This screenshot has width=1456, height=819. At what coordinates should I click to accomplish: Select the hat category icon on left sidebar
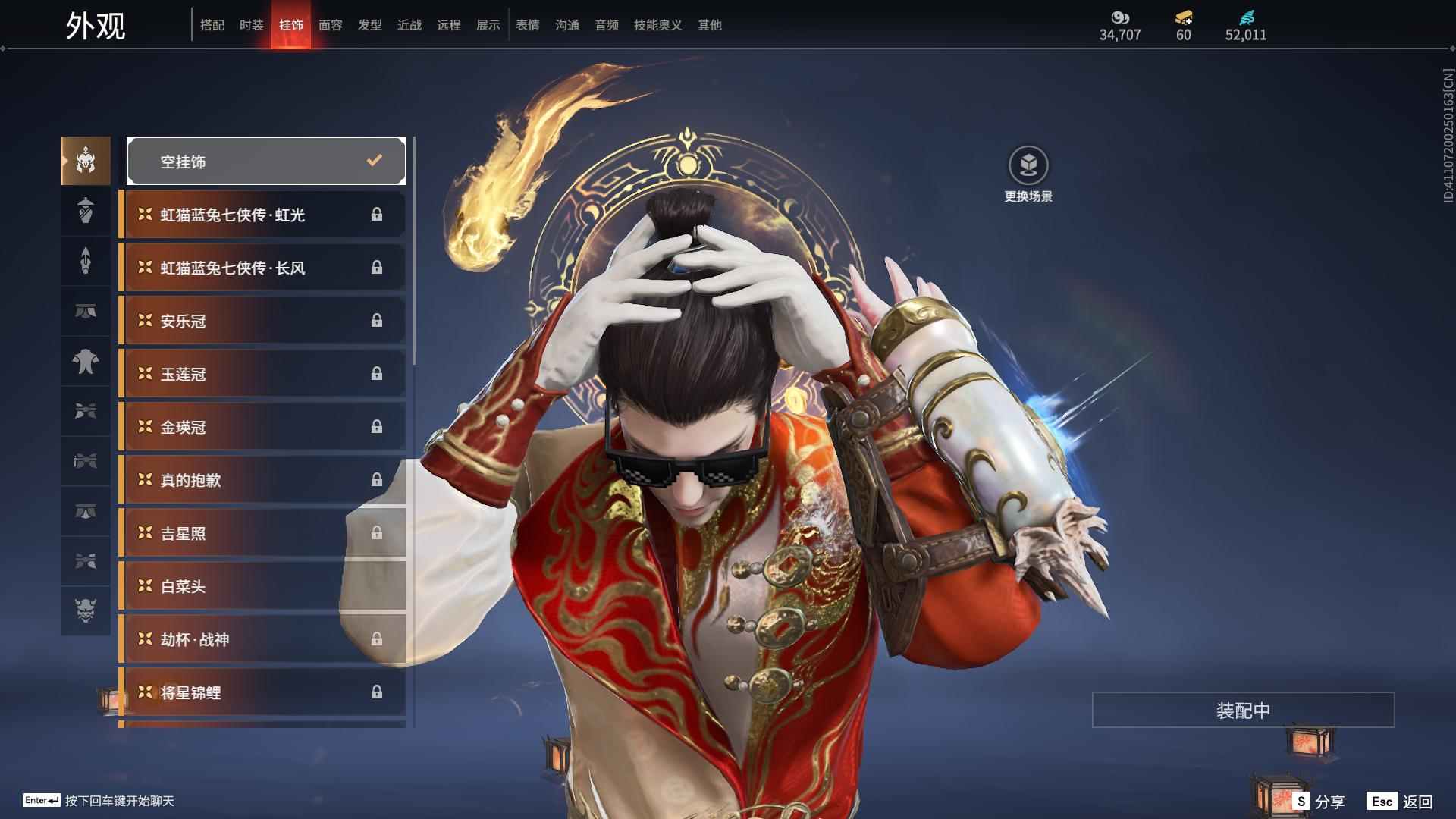[85, 211]
